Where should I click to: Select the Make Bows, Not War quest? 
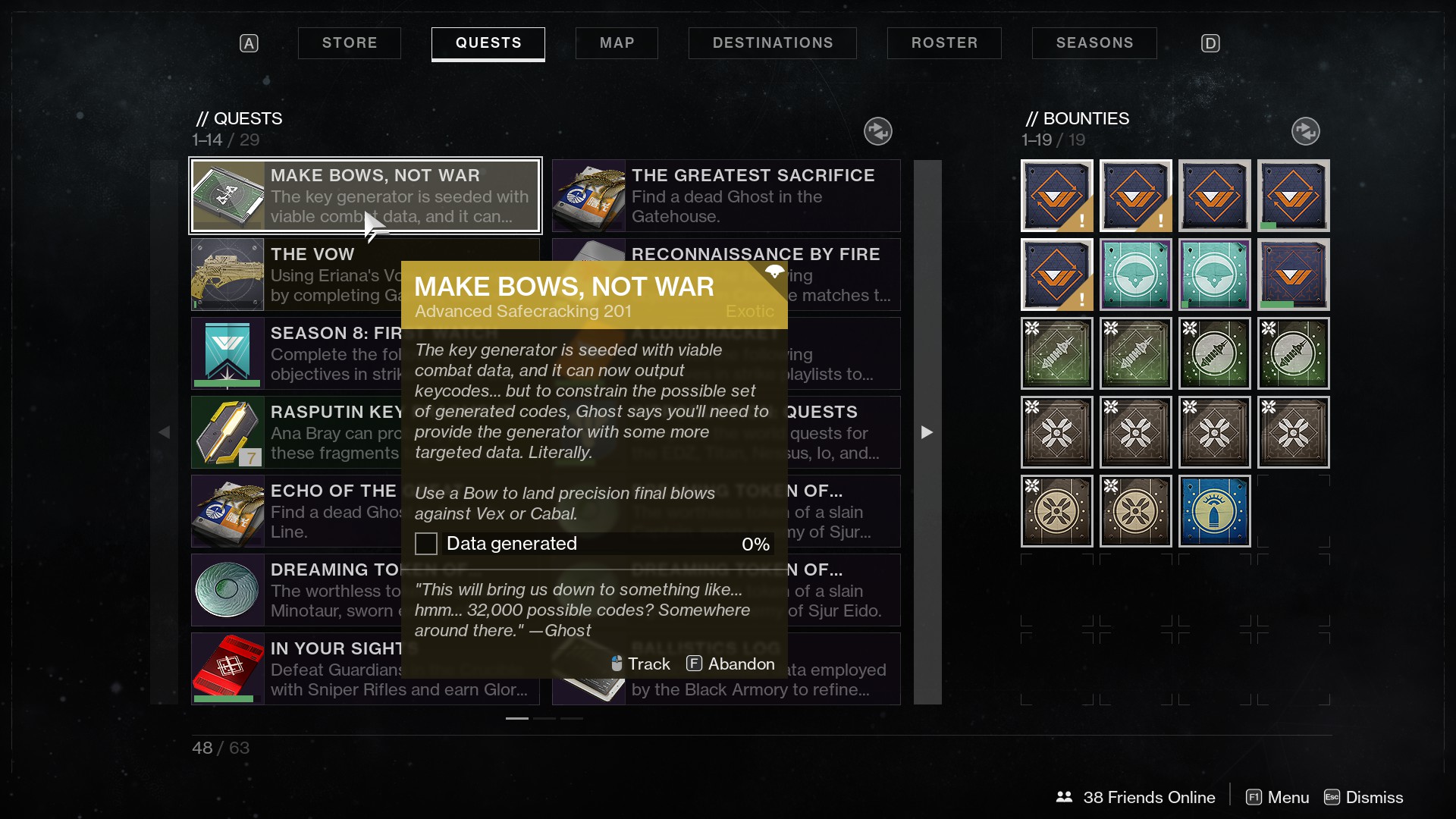[365, 196]
